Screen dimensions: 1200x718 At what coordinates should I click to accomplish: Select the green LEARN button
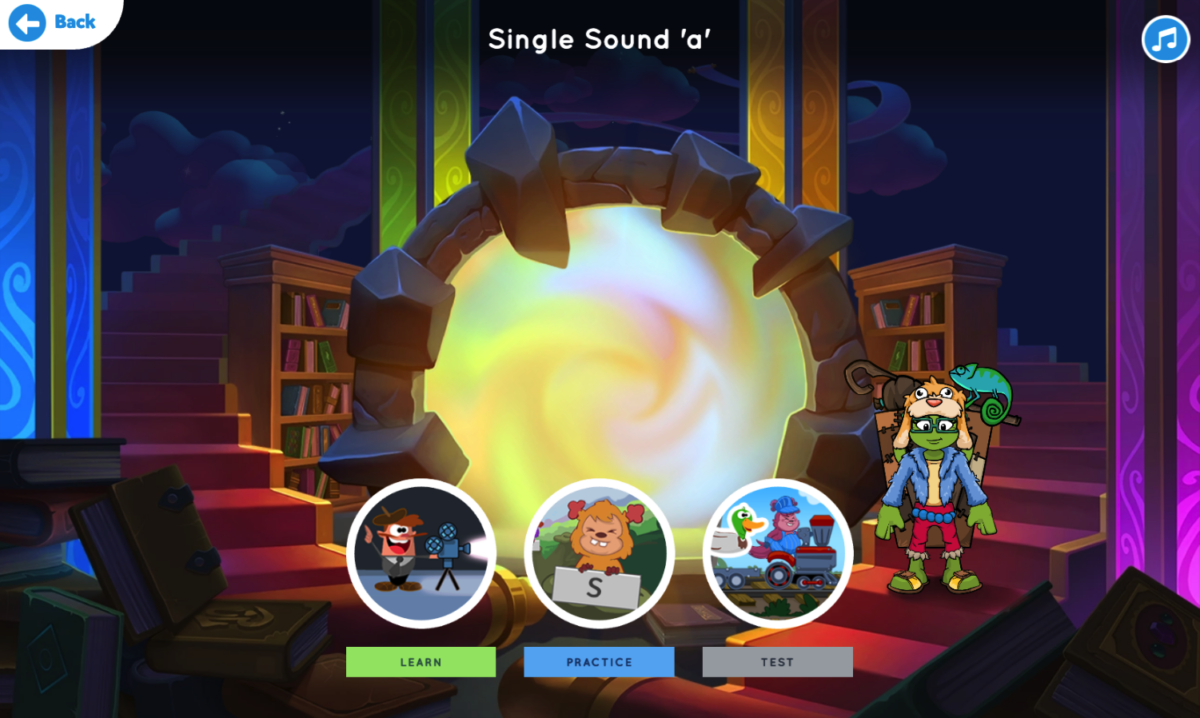pyautogui.click(x=421, y=662)
